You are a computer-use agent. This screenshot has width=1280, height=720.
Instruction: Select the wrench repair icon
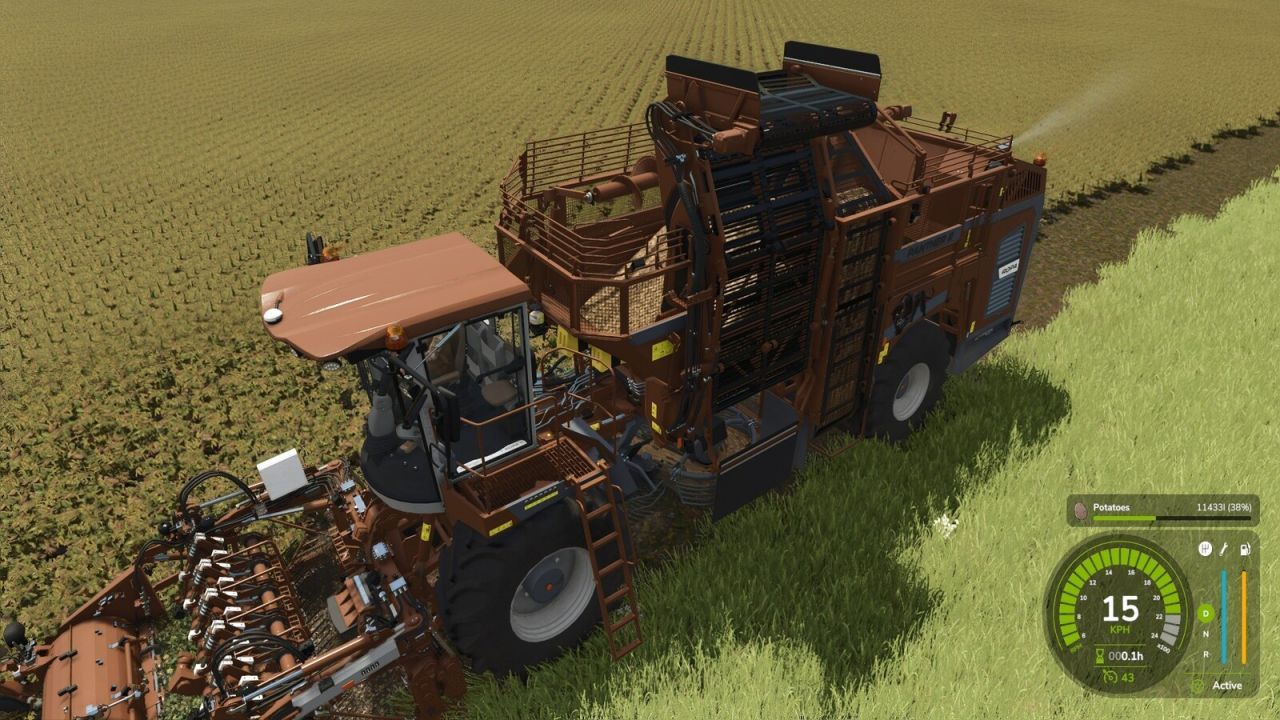coord(1223,550)
